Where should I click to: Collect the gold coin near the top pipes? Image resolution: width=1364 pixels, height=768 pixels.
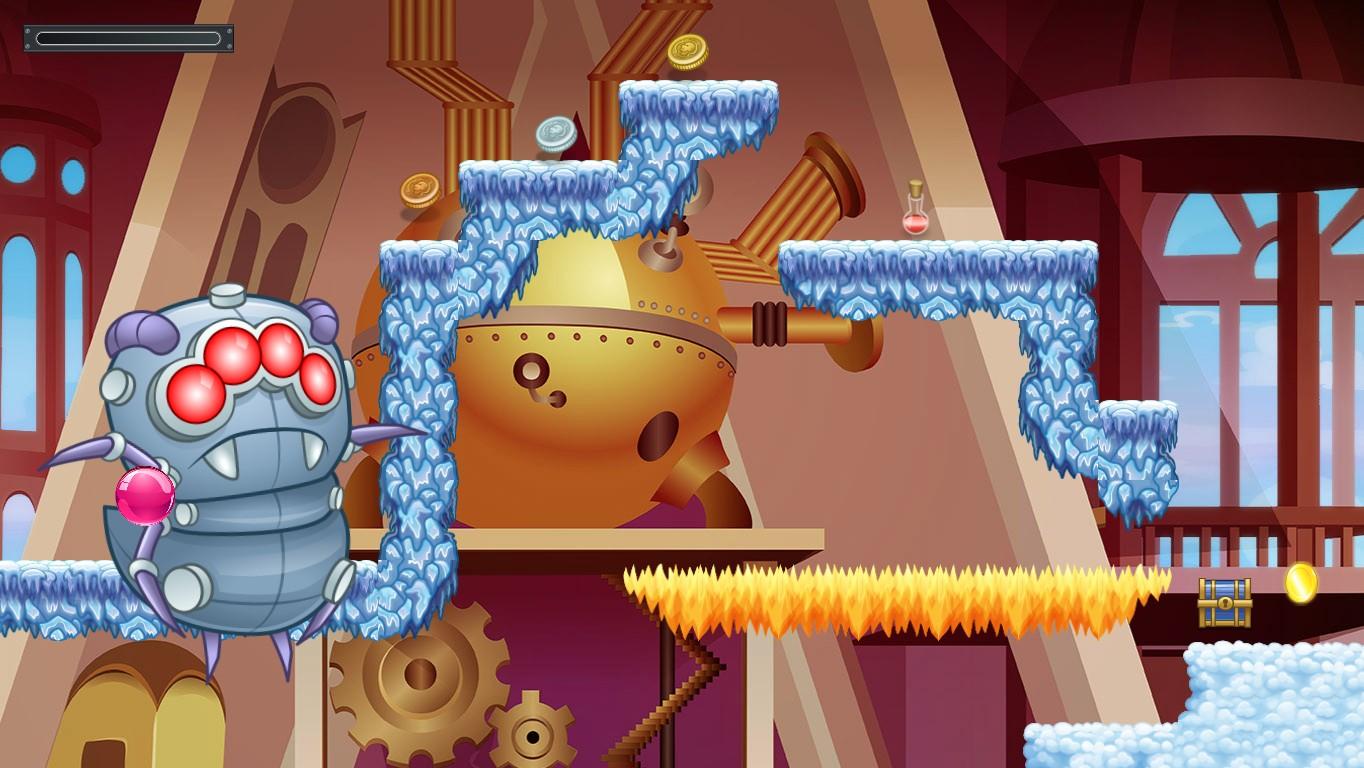coord(688,52)
